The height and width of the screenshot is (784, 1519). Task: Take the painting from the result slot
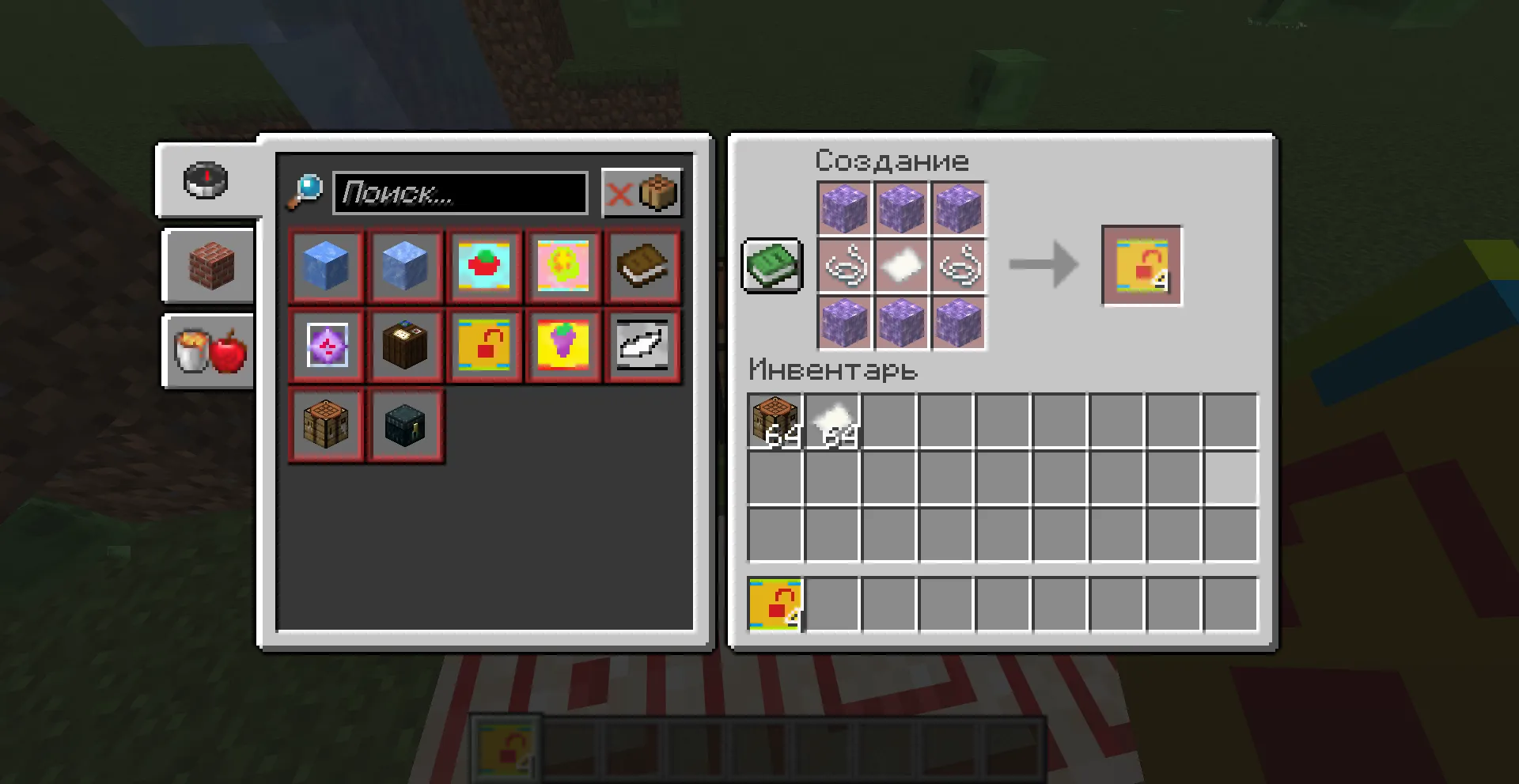pos(1141,265)
